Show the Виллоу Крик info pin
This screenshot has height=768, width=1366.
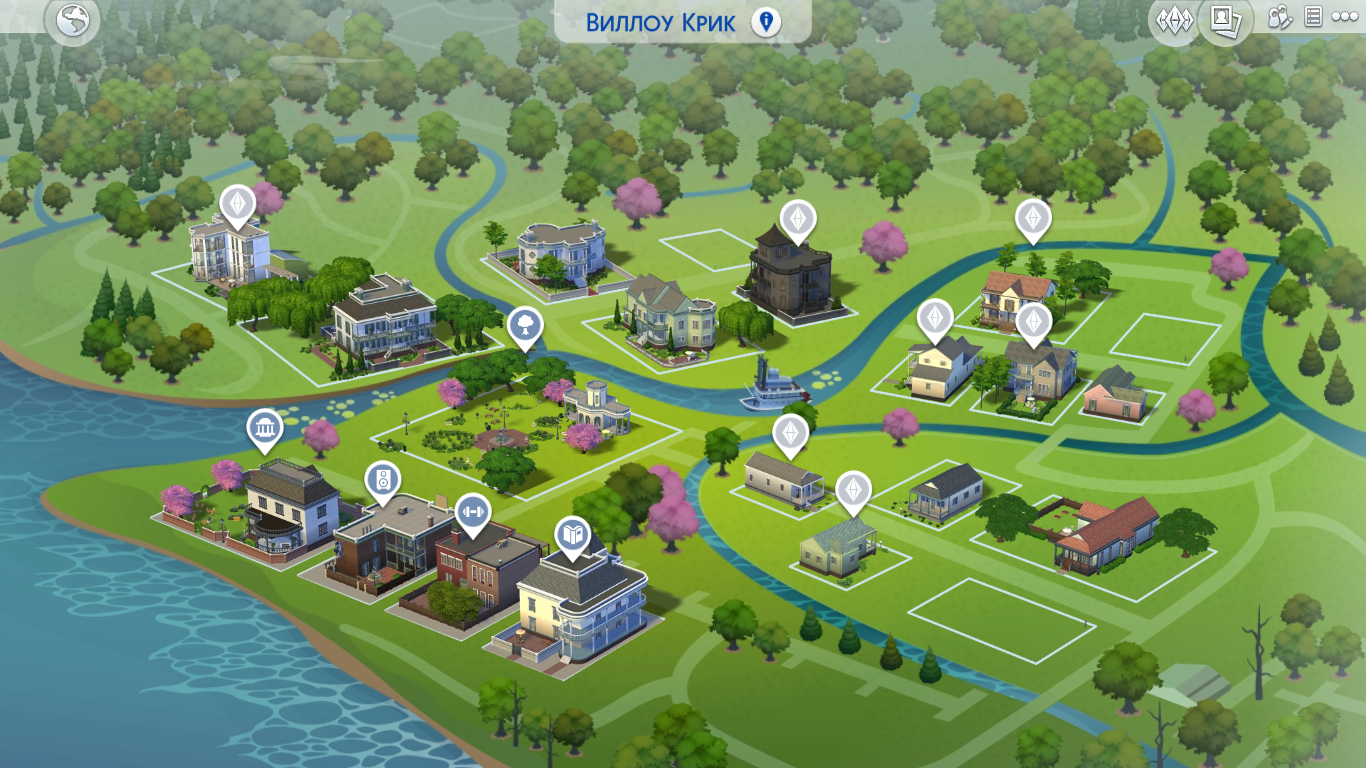[x=766, y=22]
